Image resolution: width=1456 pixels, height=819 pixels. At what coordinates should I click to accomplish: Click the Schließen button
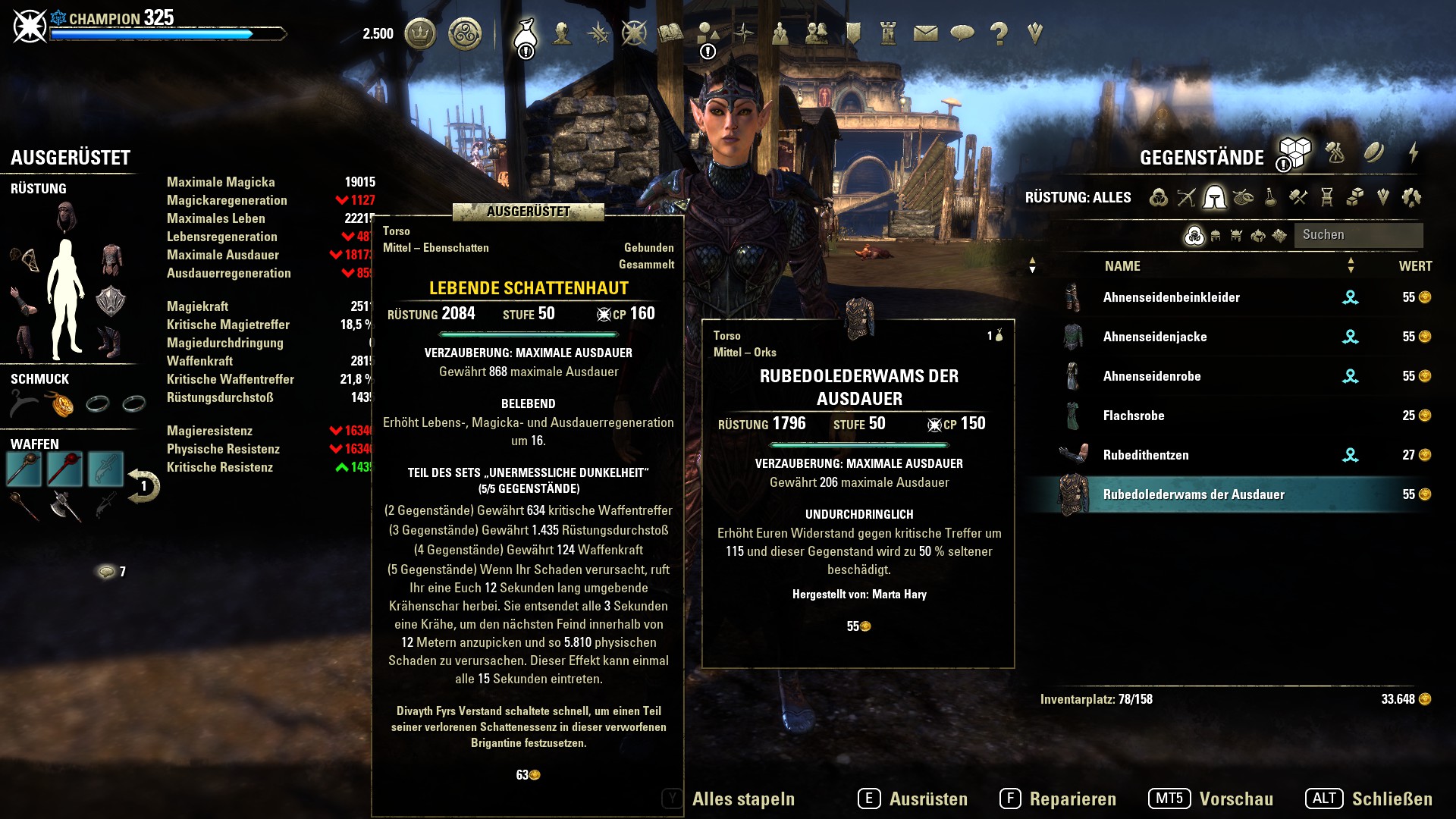click(1392, 799)
